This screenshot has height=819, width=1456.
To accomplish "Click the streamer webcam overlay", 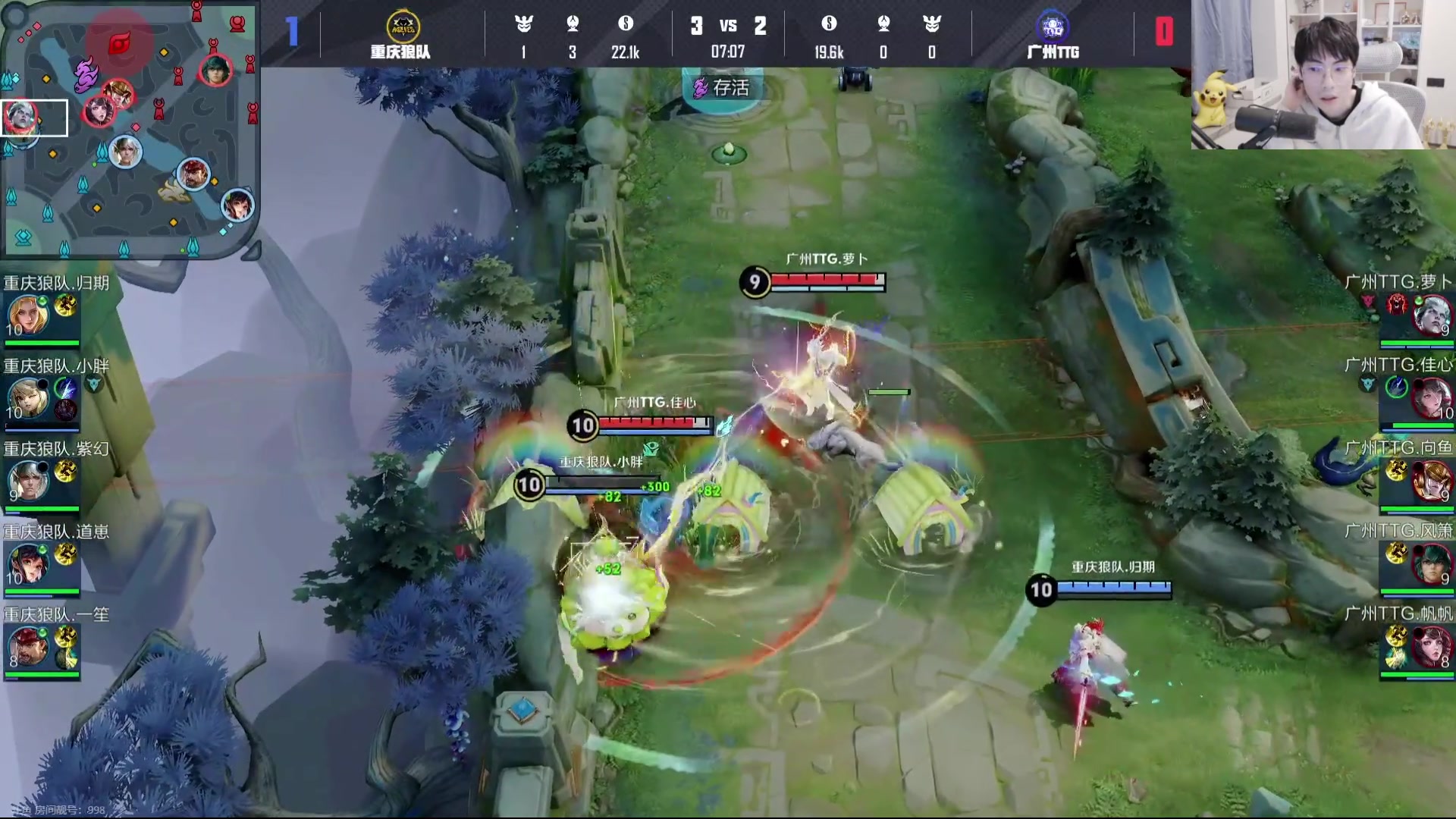I will tap(1323, 74).
